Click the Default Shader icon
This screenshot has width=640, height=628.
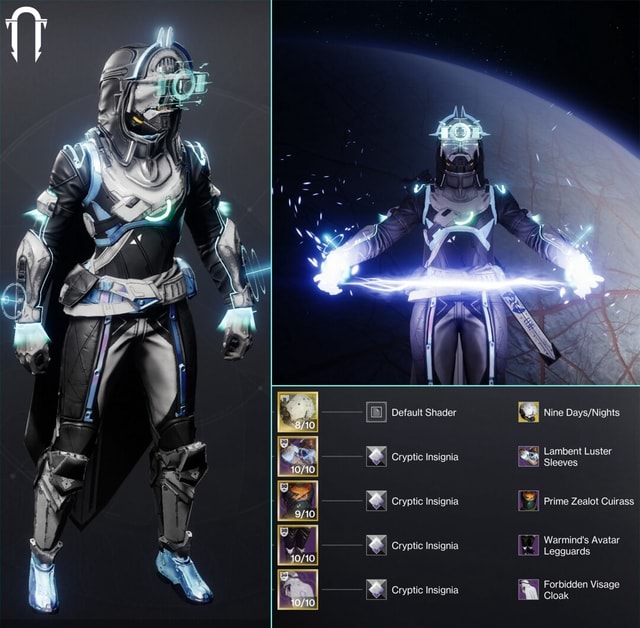click(376, 411)
